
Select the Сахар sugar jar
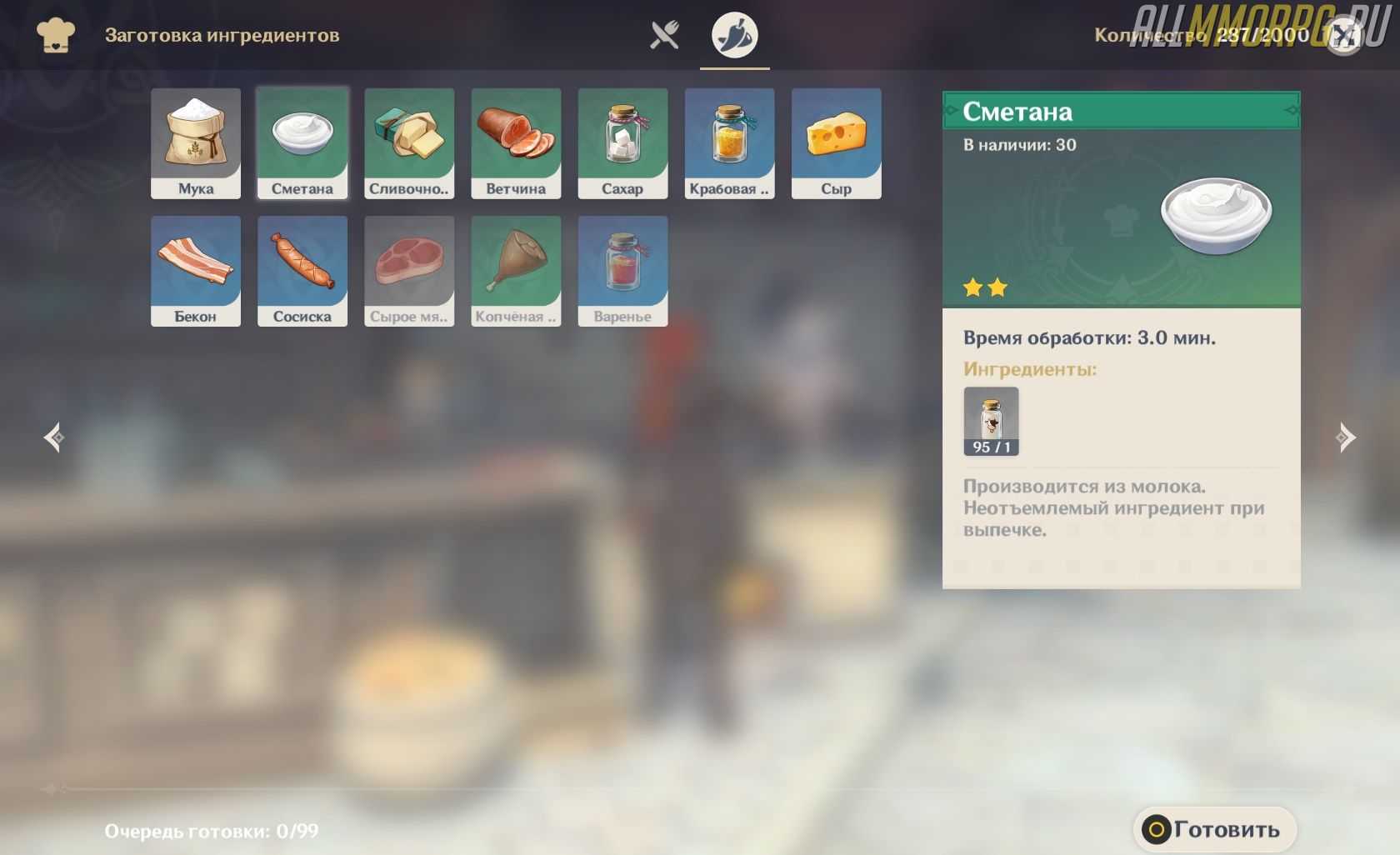(622, 143)
